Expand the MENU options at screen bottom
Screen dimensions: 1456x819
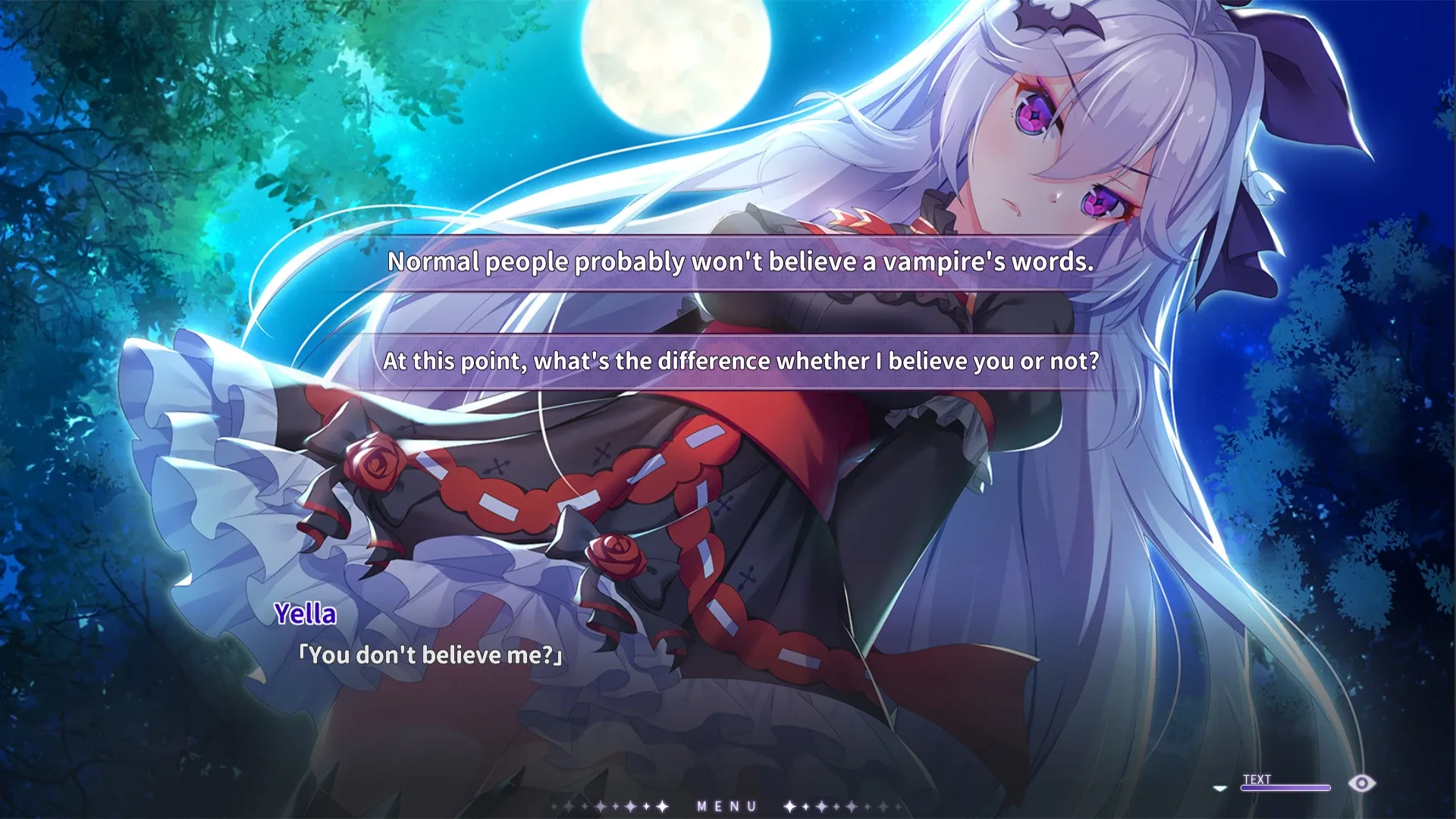[728, 806]
